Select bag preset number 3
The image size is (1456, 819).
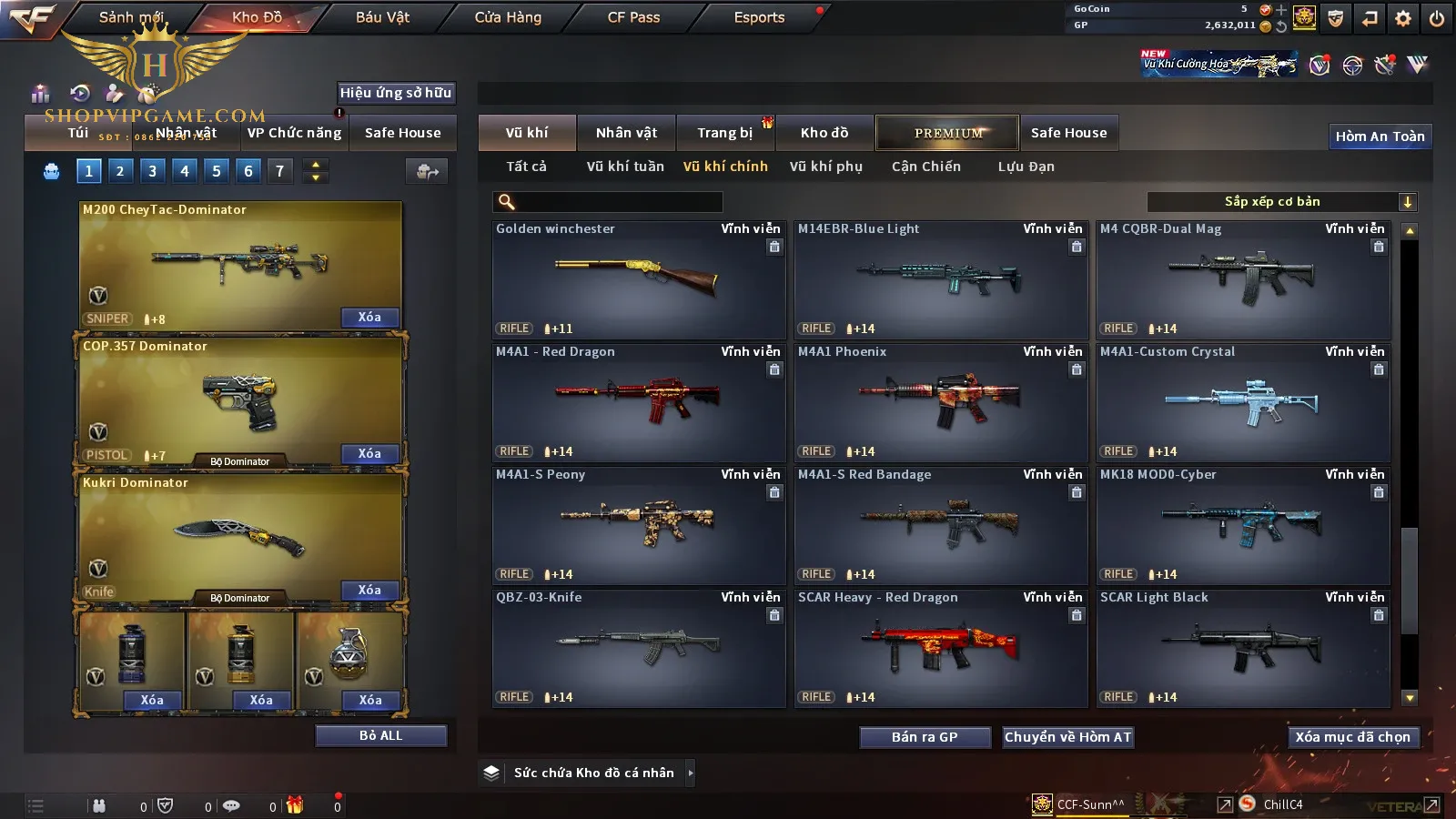point(152,171)
